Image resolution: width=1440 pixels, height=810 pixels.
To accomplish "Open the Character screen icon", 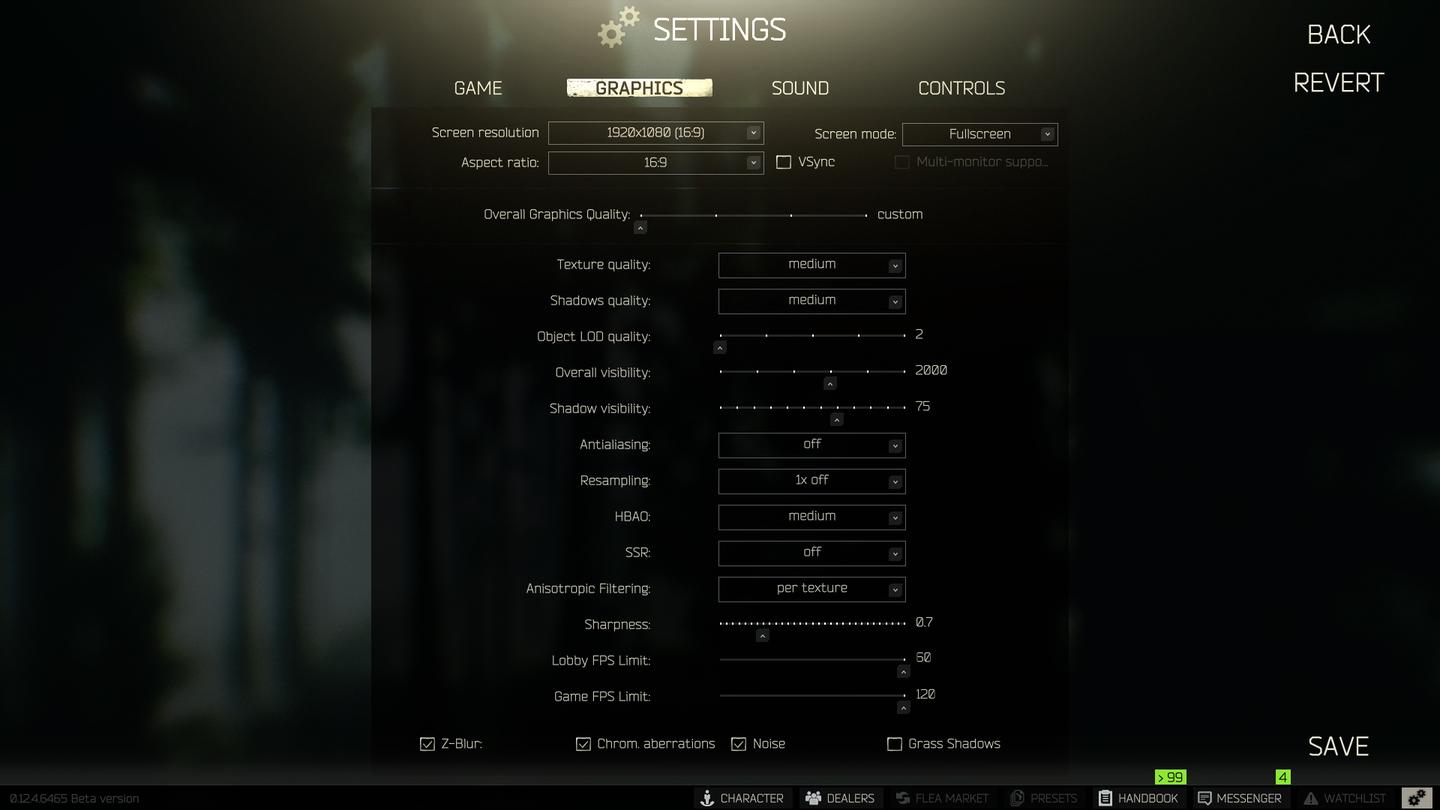I will 707,798.
